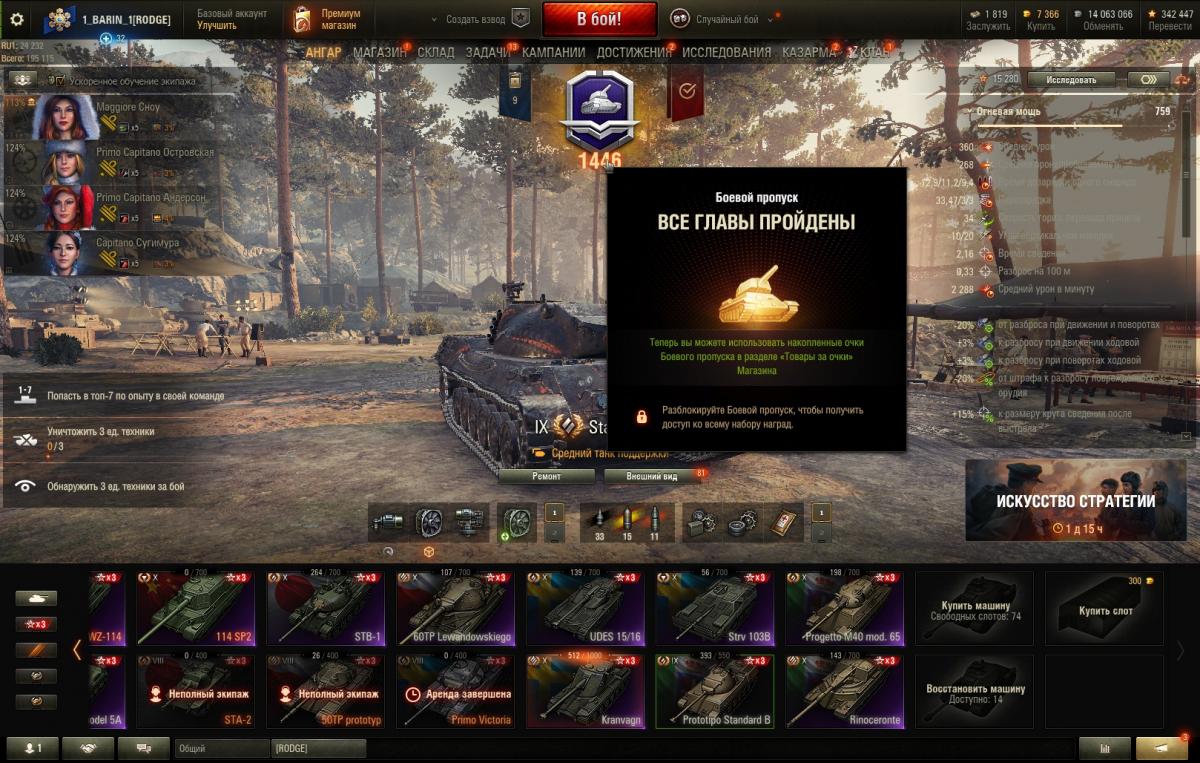Open the Премиум магазин

click(x=326, y=19)
